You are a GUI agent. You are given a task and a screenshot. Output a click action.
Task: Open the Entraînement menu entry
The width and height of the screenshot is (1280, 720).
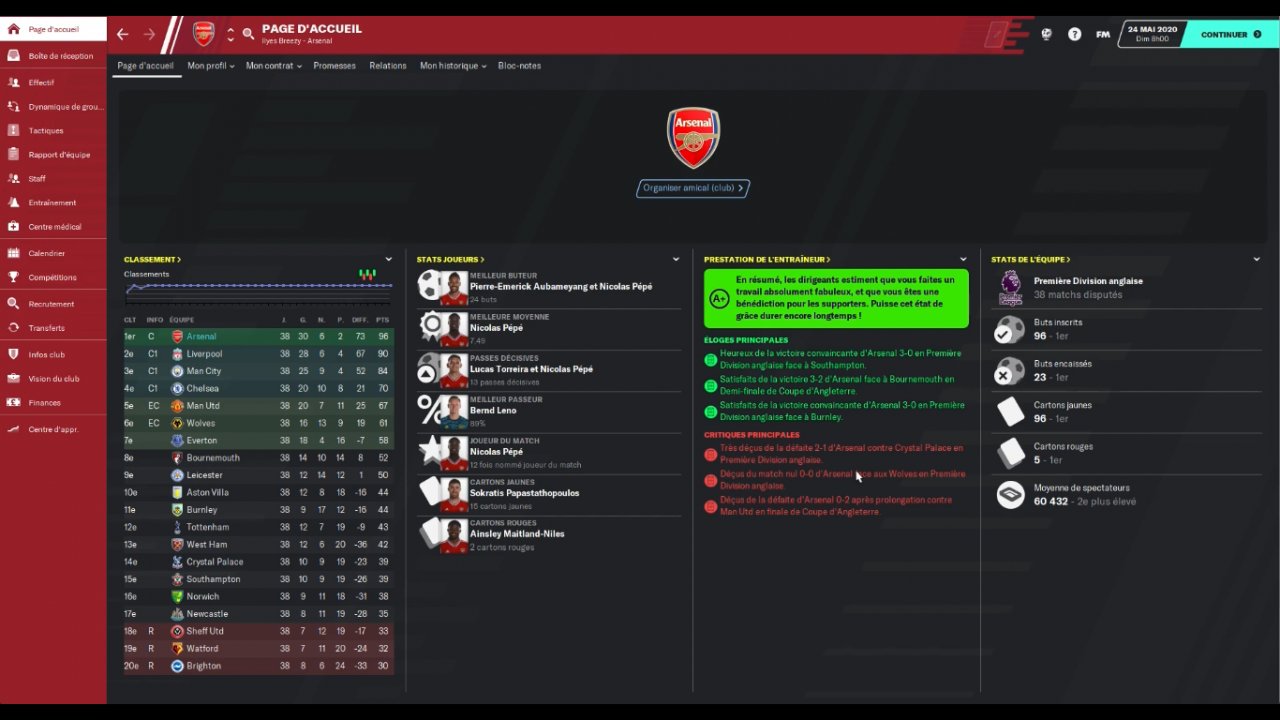click(52, 203)
